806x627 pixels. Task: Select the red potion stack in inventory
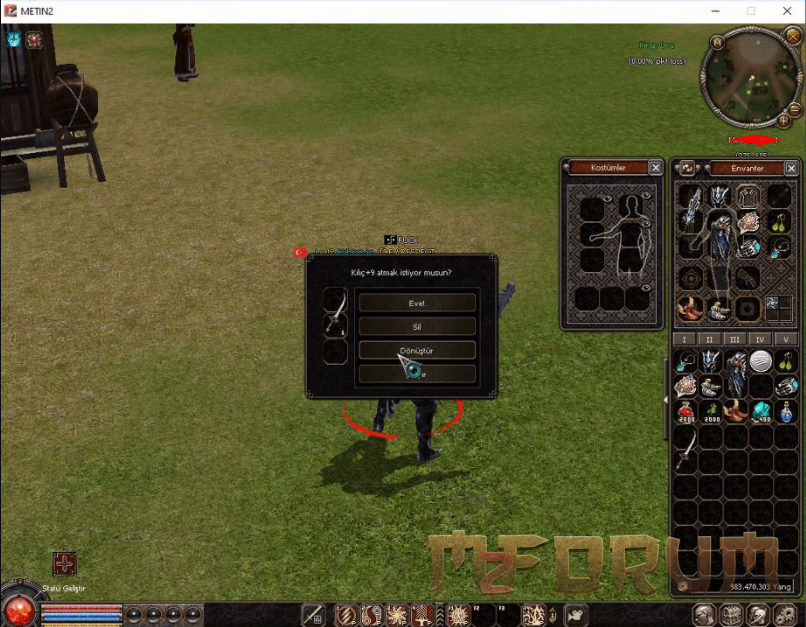pyautogui.click(x=686, y=411)
